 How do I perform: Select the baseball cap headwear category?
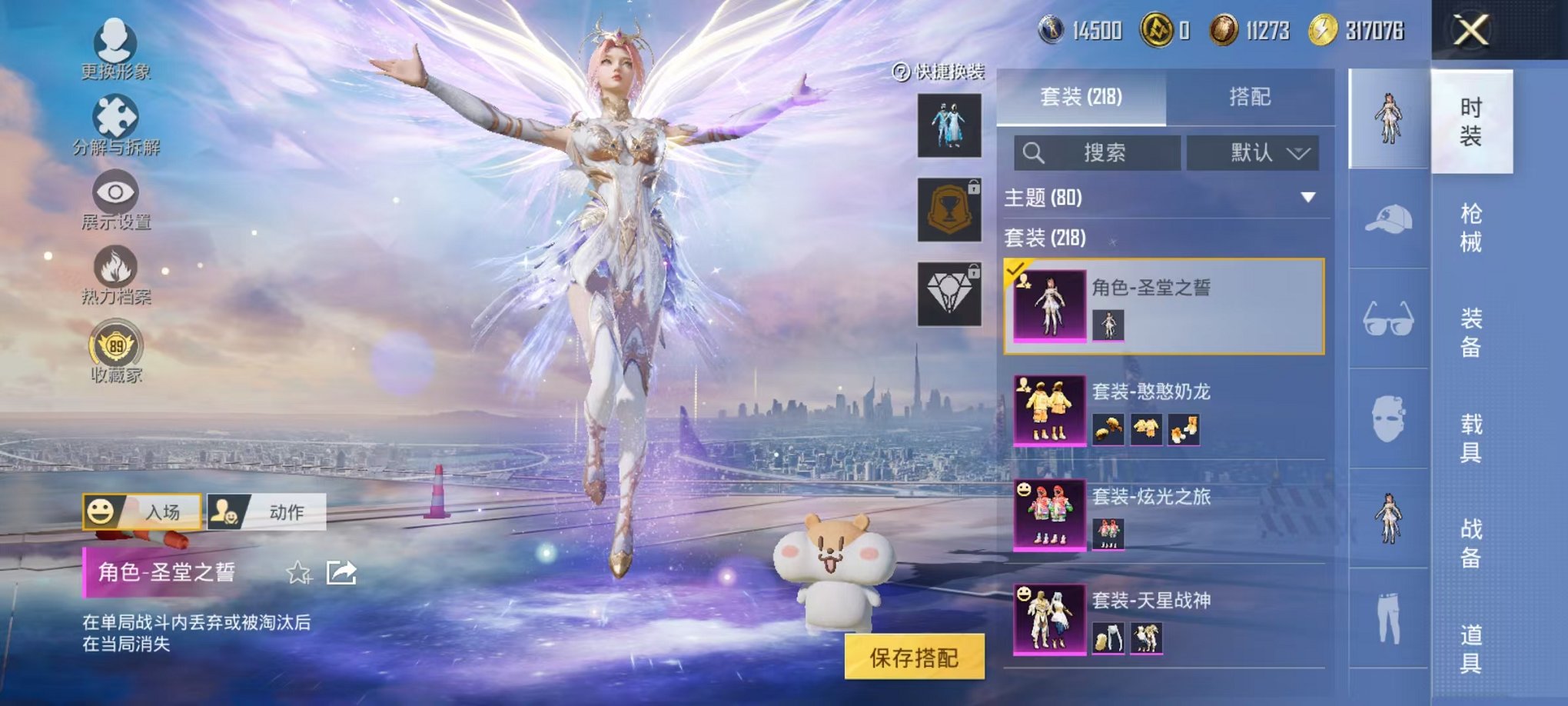[x=1388, y=220]
